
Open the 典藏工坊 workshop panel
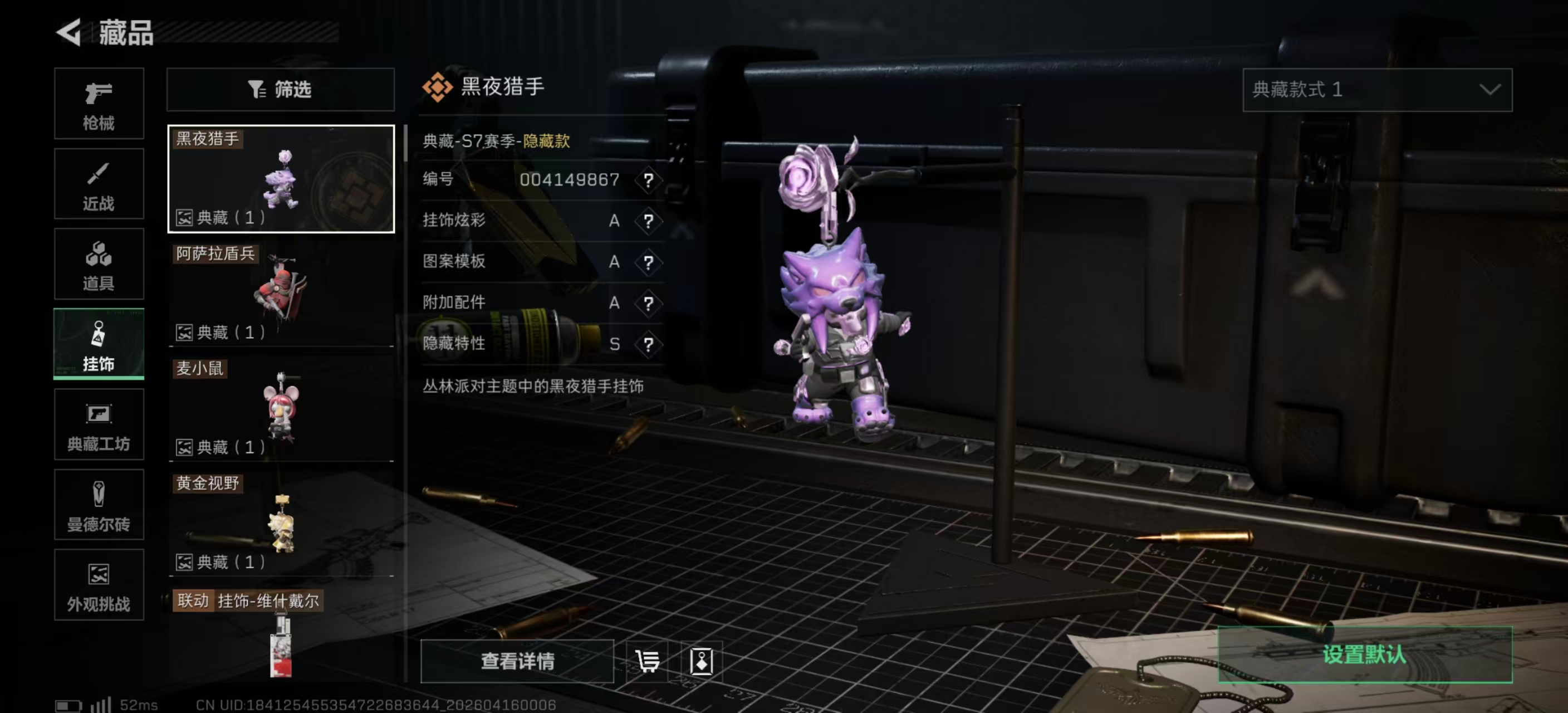click(x=99, y=425)
